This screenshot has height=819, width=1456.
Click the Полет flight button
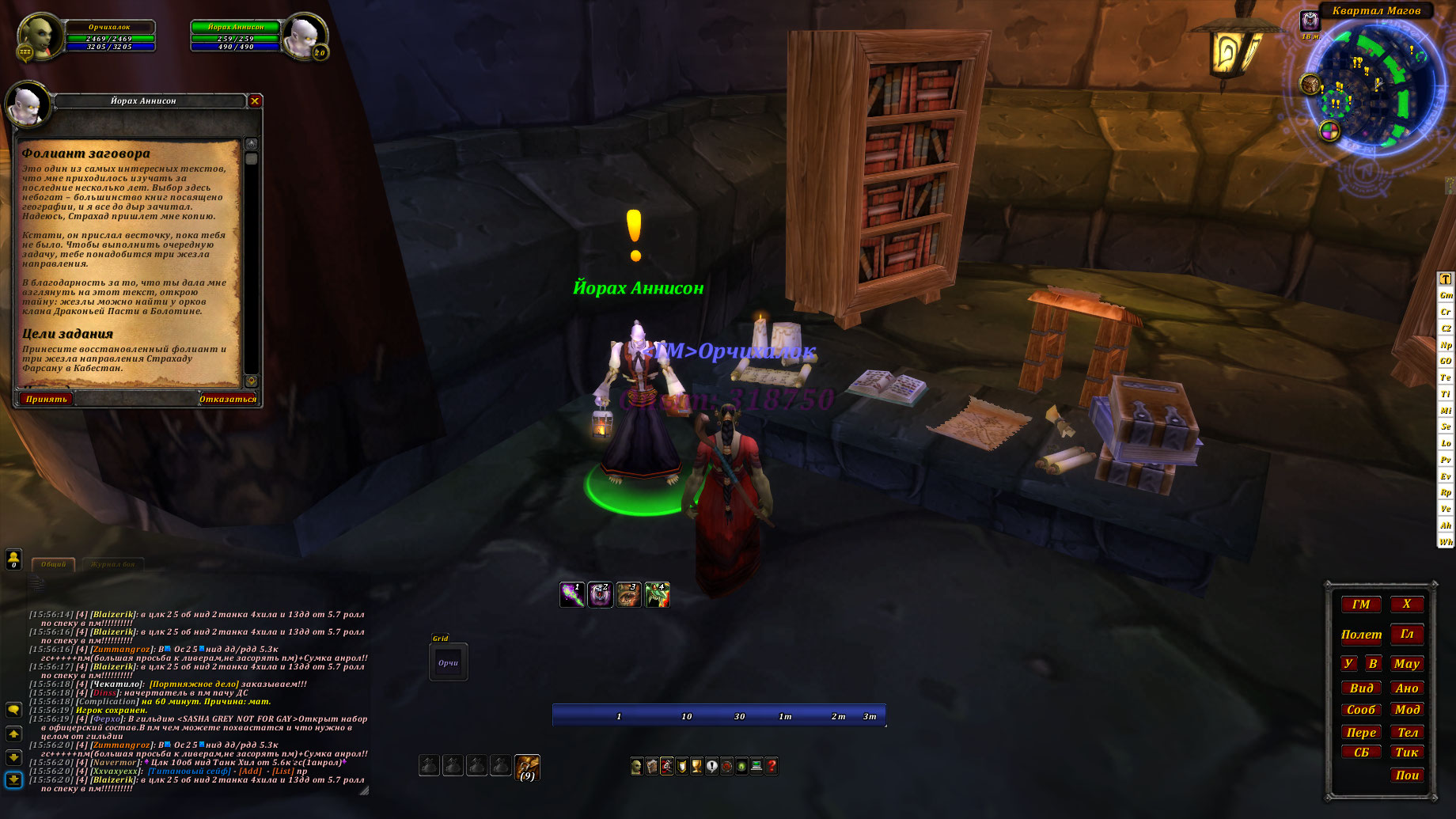click(x=1361, y=635)
